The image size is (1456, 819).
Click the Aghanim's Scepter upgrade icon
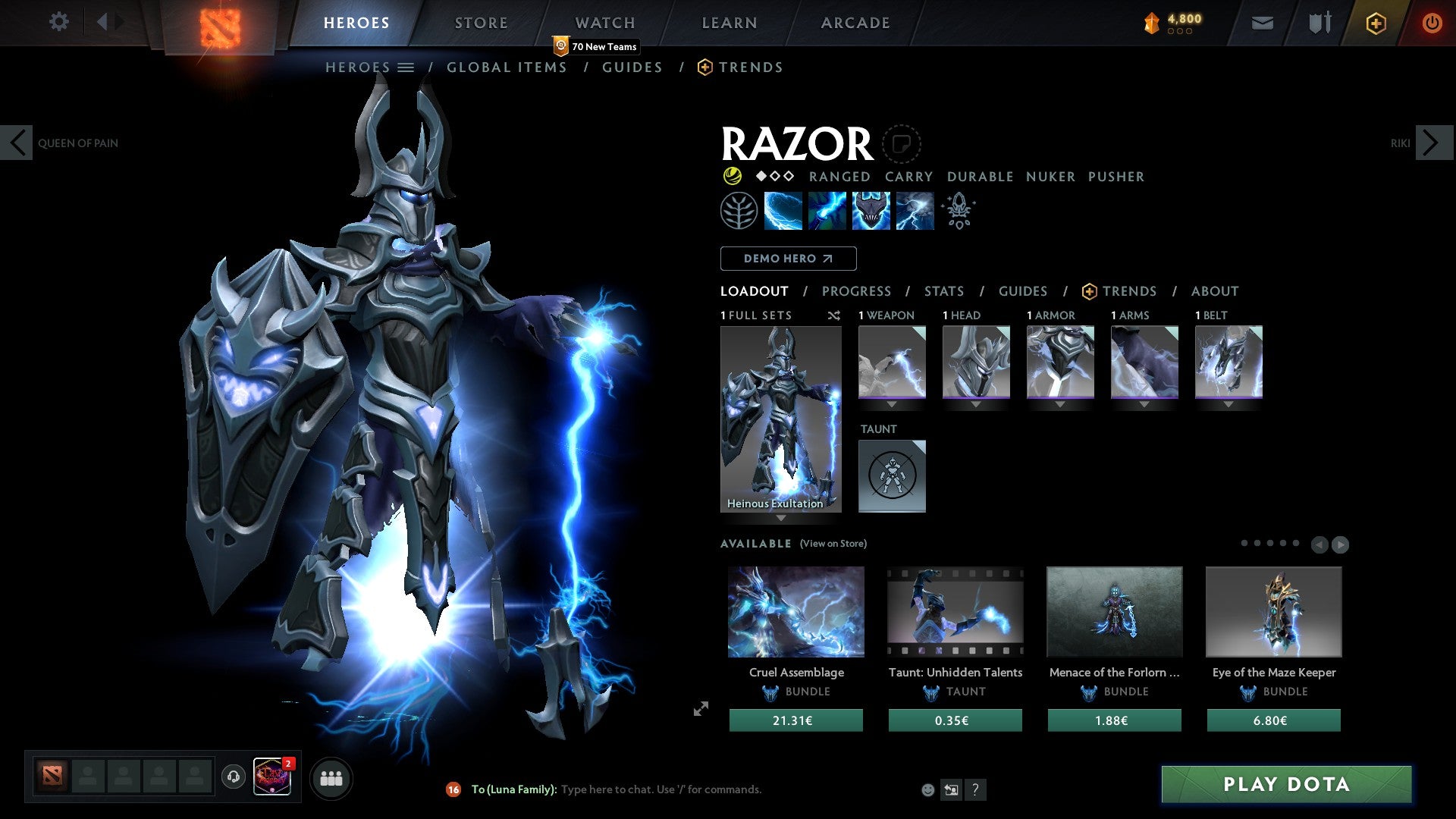pos(958,210)
